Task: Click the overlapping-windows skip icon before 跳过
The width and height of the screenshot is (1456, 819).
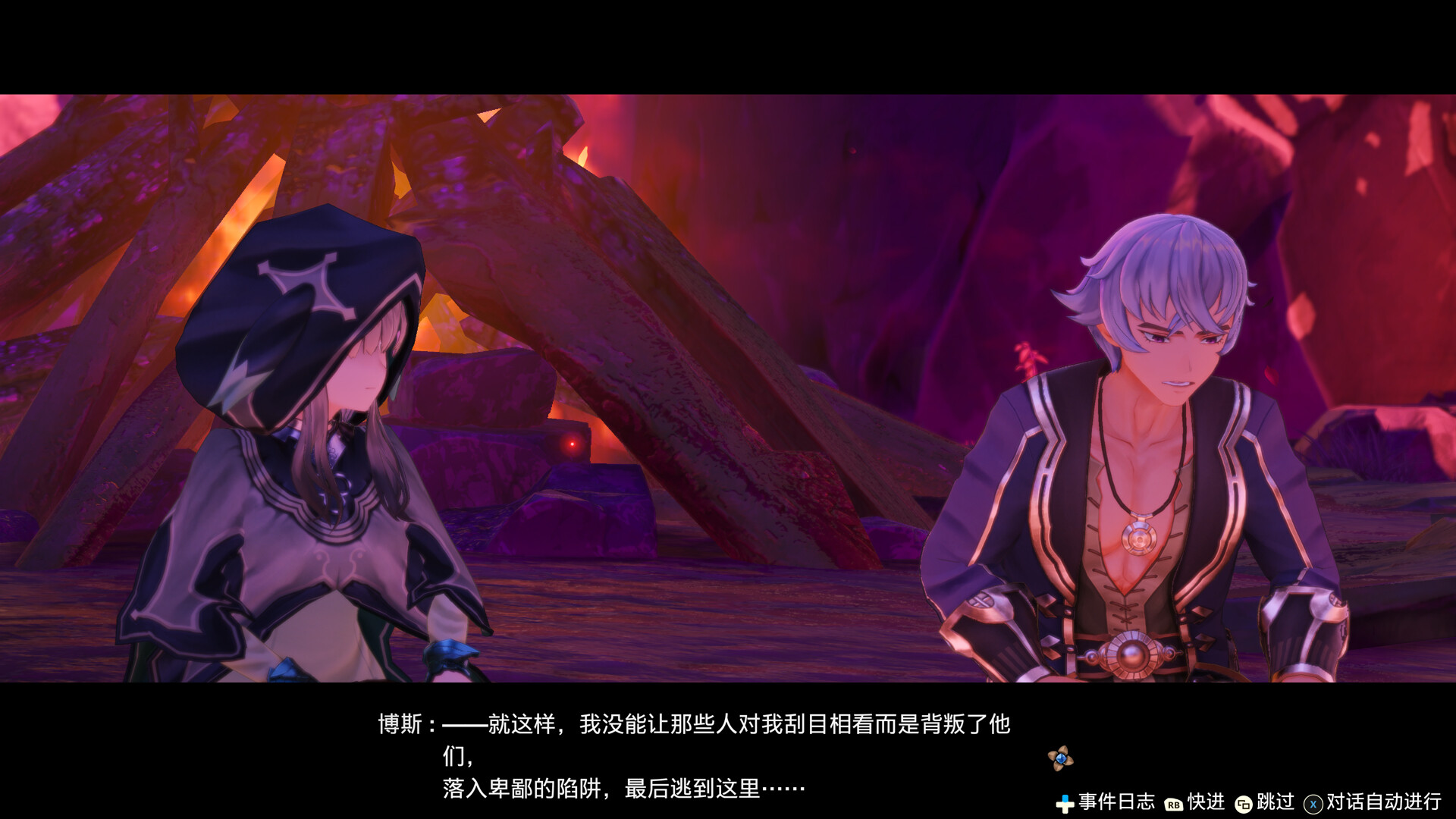Action: 1244,802
